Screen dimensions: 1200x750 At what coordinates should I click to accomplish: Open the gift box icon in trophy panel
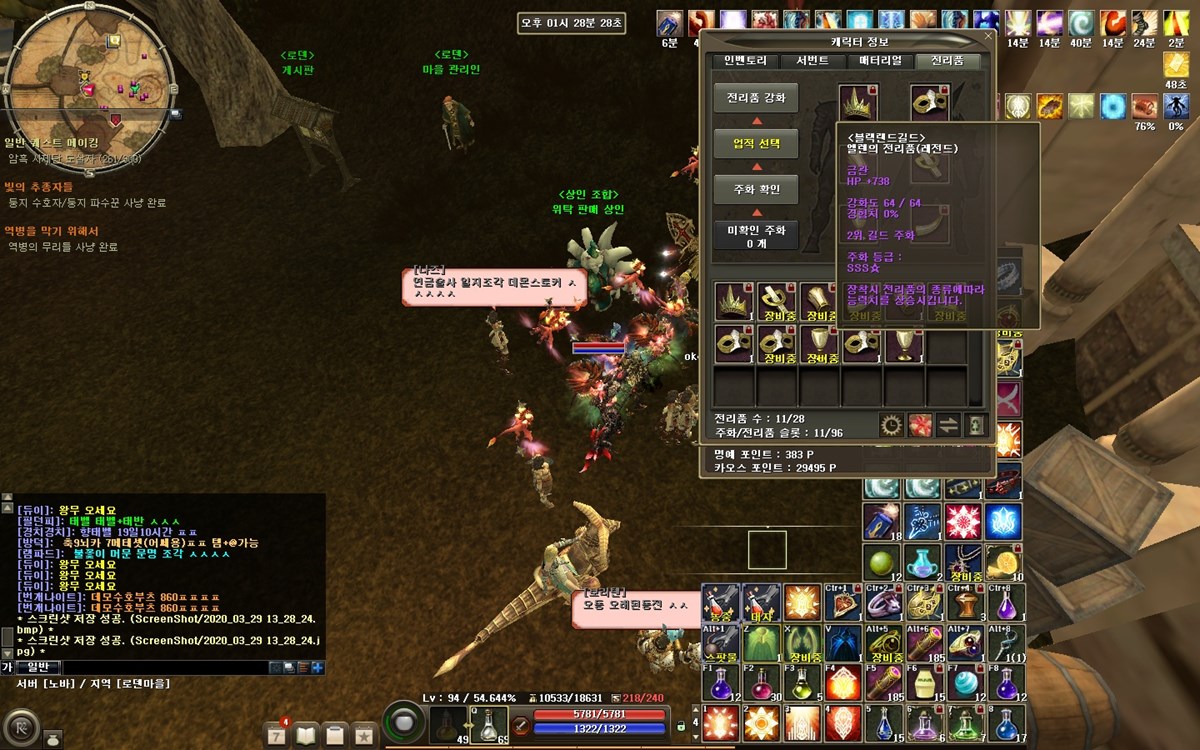click(x=920, y=425)
